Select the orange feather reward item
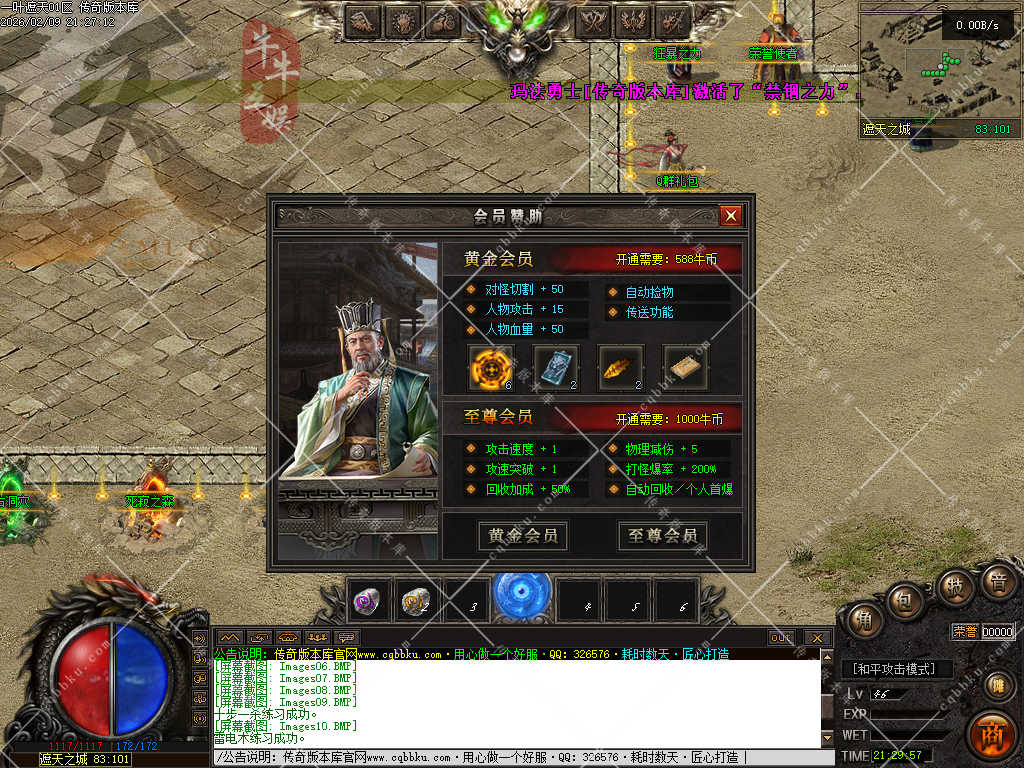 point(620,367)
